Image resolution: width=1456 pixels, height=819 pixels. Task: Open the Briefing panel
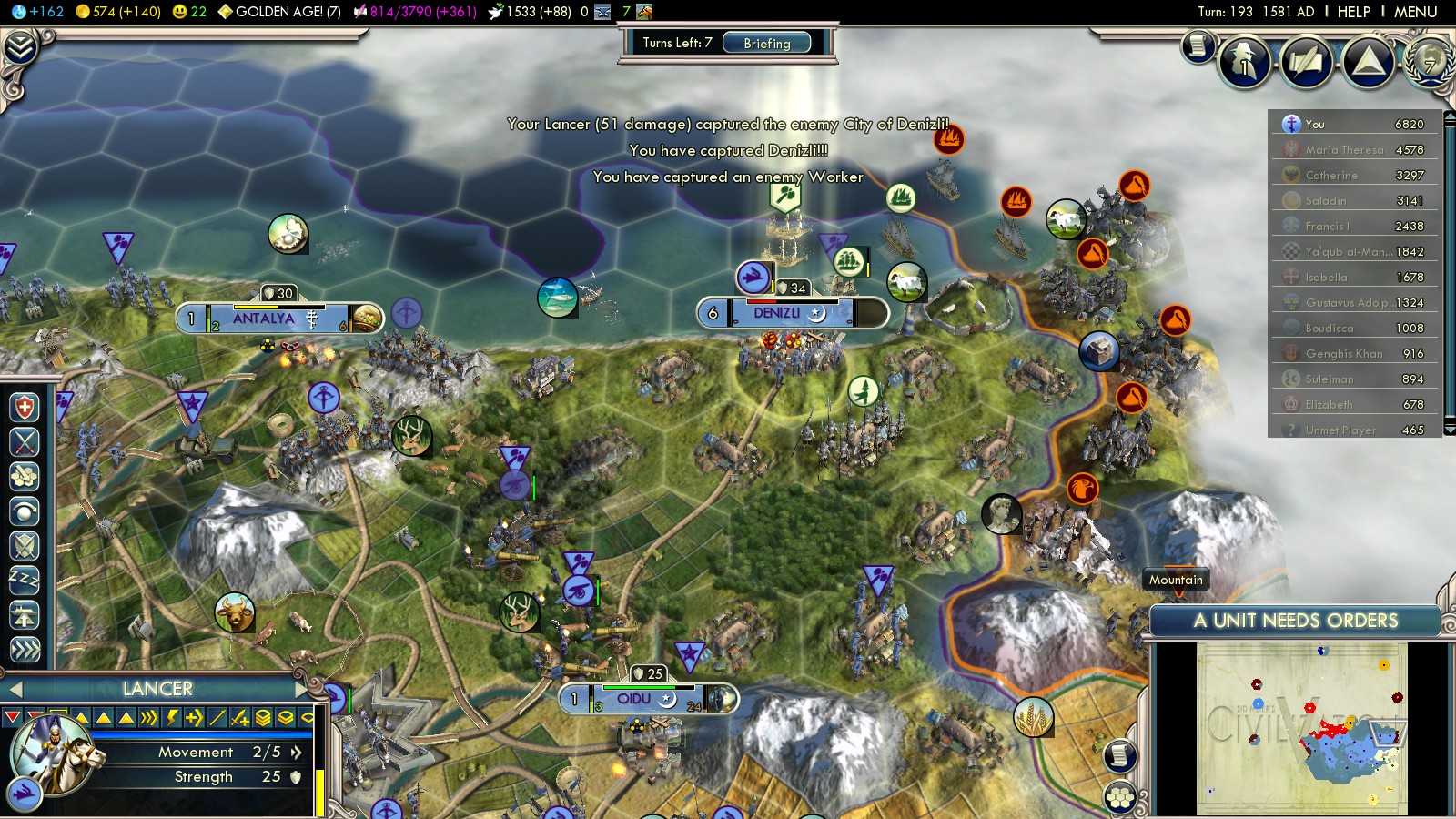[766, 43]
